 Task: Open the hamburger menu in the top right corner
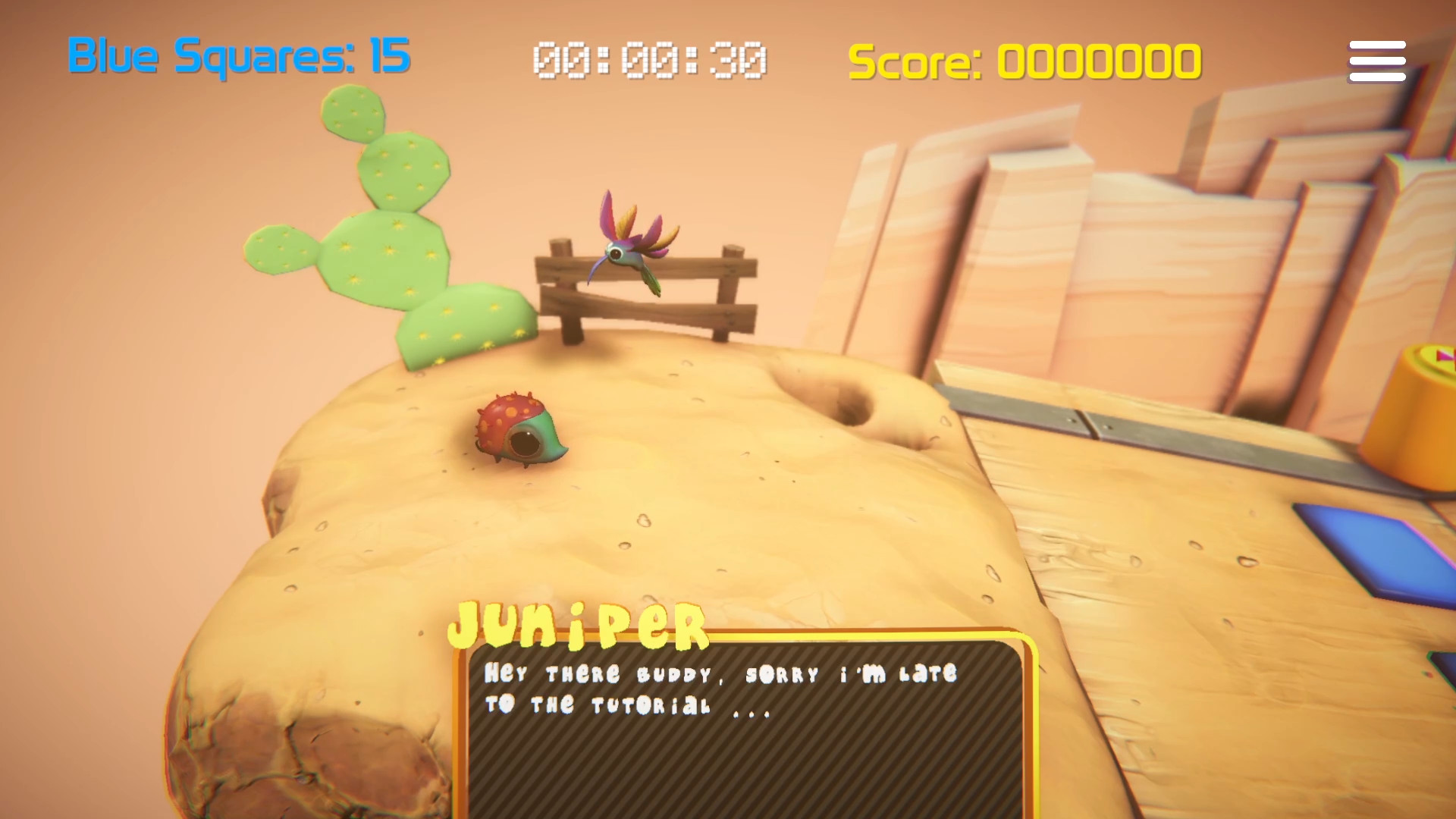1376,60
